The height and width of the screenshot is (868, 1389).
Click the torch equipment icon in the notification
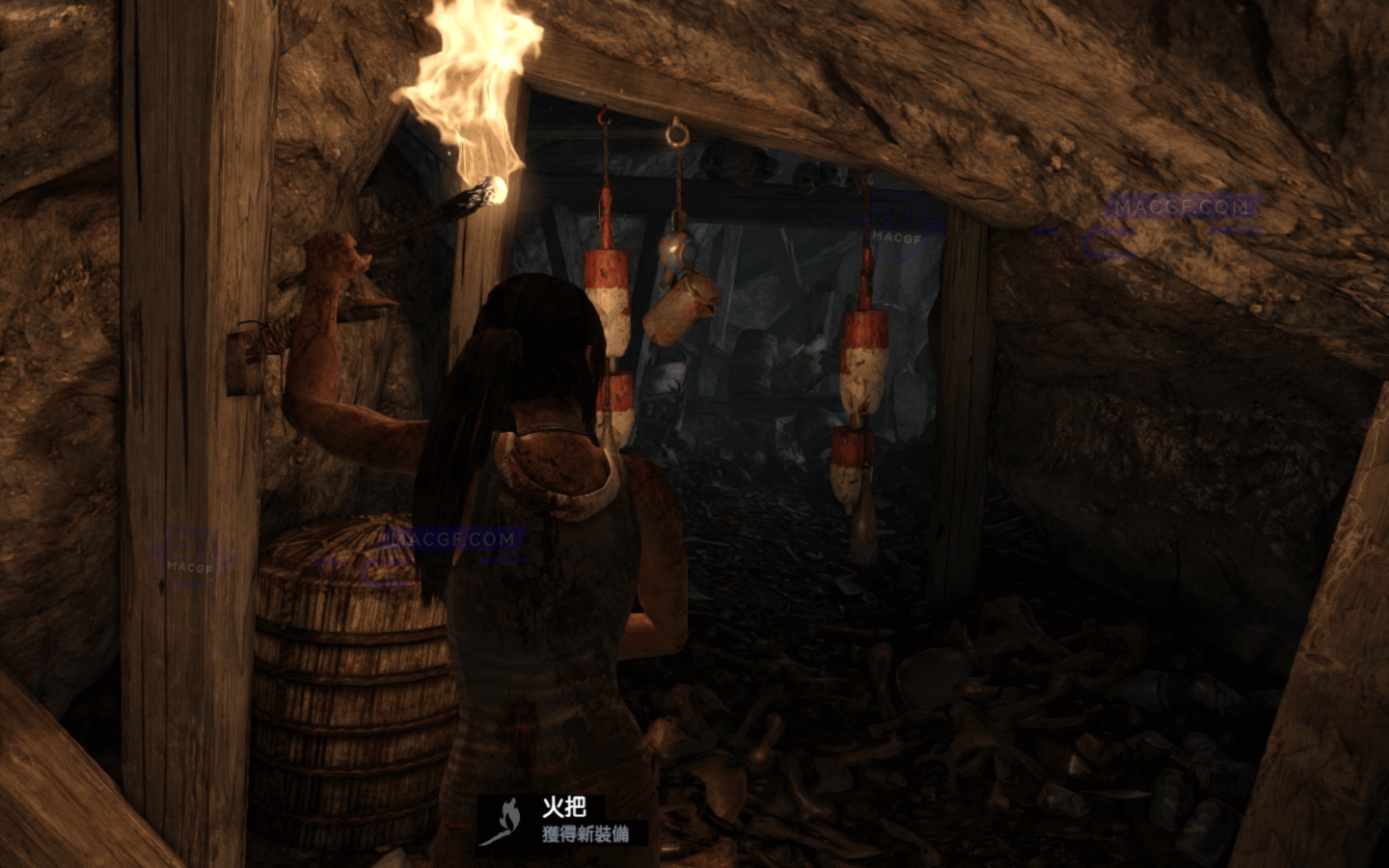[x=505, y=821]
